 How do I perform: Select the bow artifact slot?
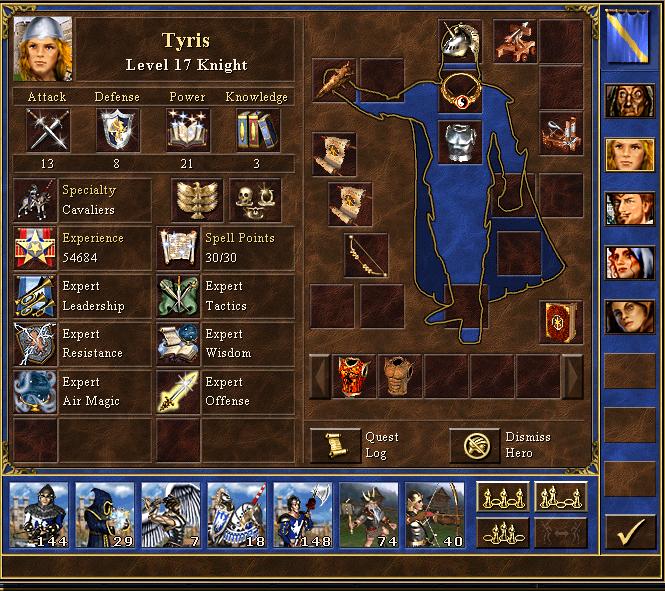(x=365, y=255)
